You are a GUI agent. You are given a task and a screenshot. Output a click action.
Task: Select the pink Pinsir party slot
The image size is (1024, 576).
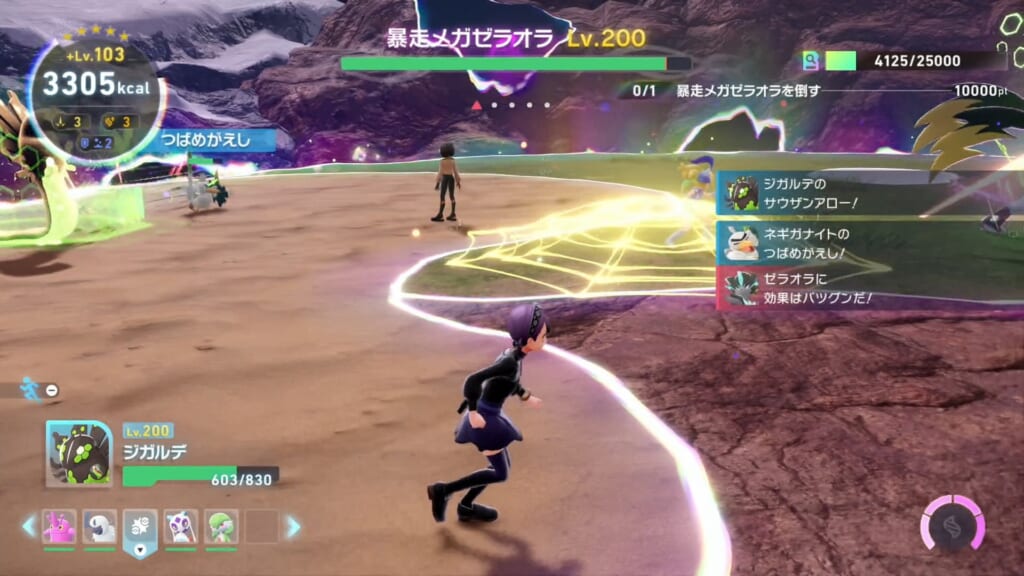click(59, 526)
